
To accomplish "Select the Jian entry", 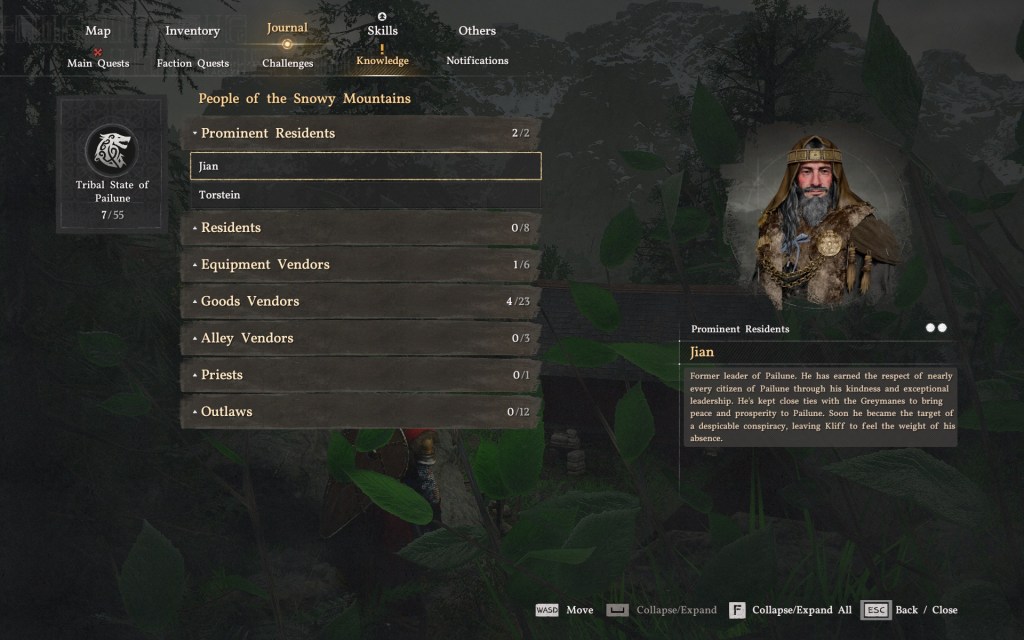I will coord(365,166).
